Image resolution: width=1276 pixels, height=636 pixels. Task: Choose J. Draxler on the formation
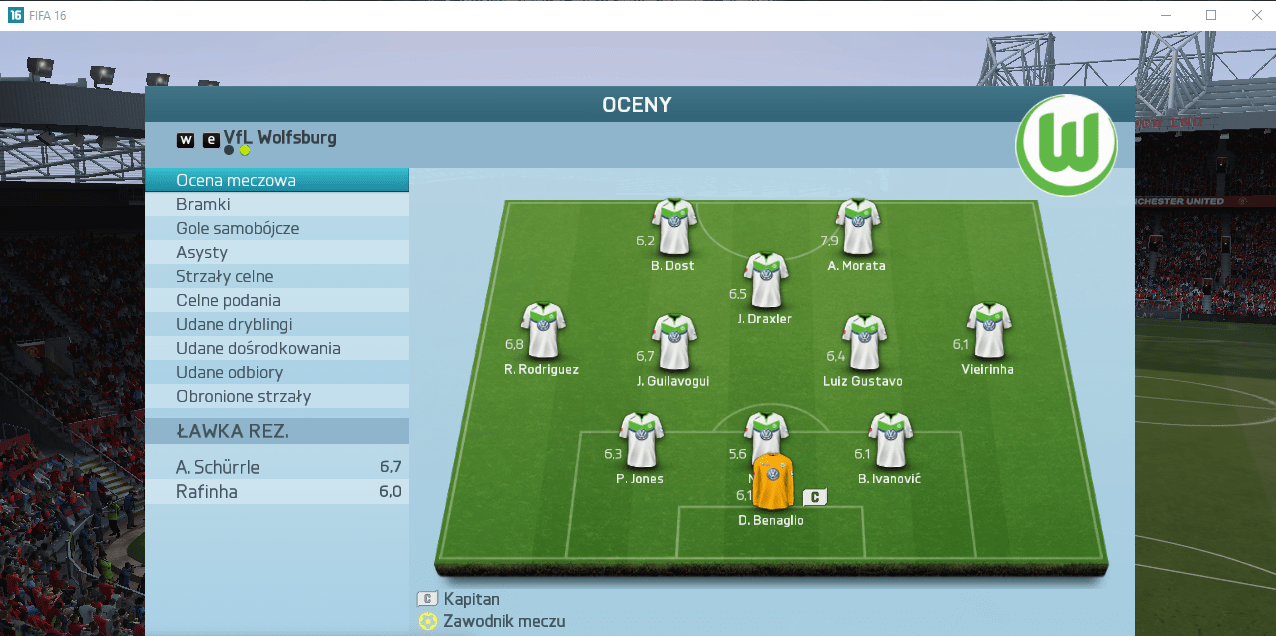click(x=766, y=280)
